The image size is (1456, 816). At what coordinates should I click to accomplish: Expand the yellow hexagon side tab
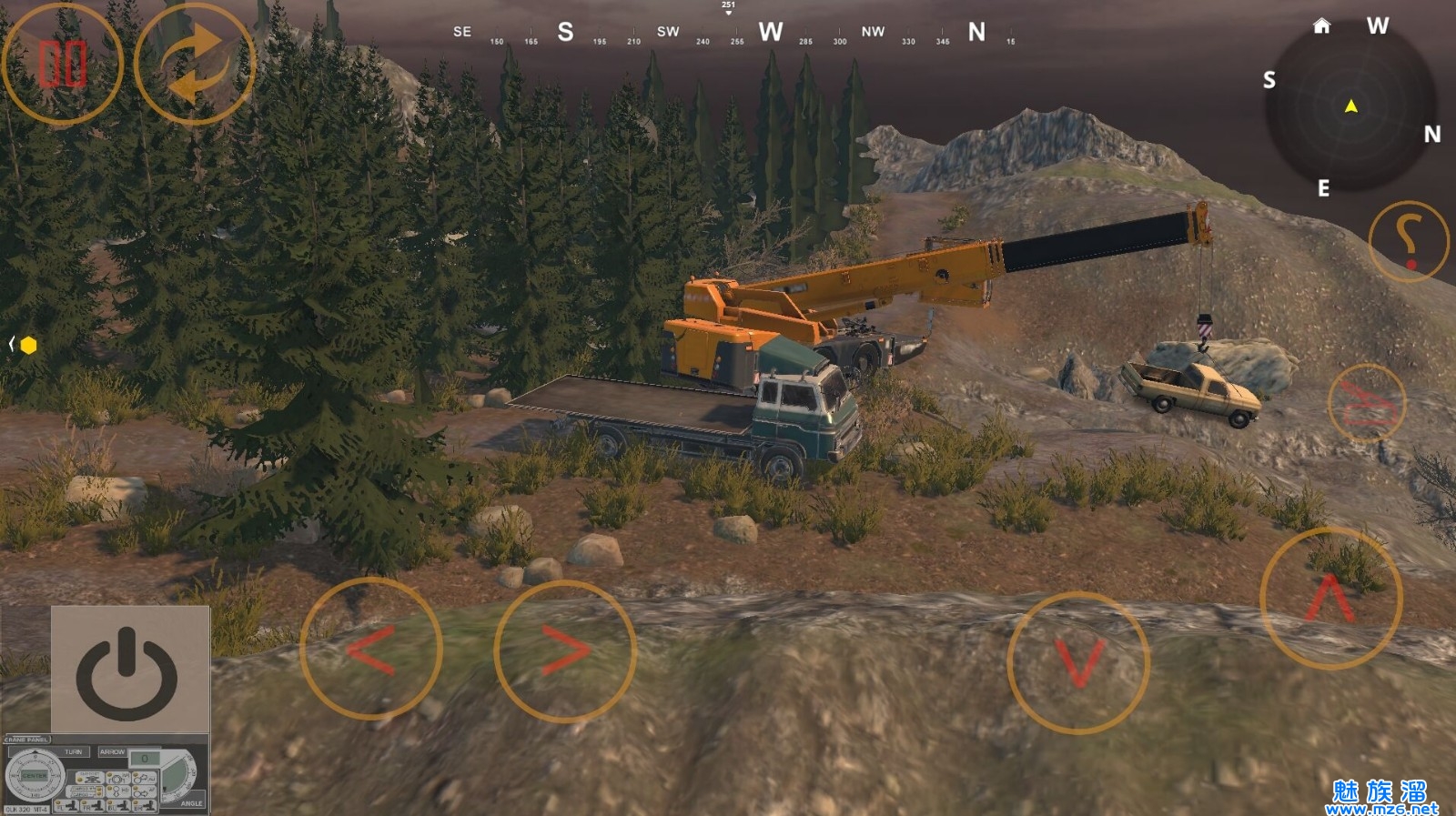click(25, 345)
